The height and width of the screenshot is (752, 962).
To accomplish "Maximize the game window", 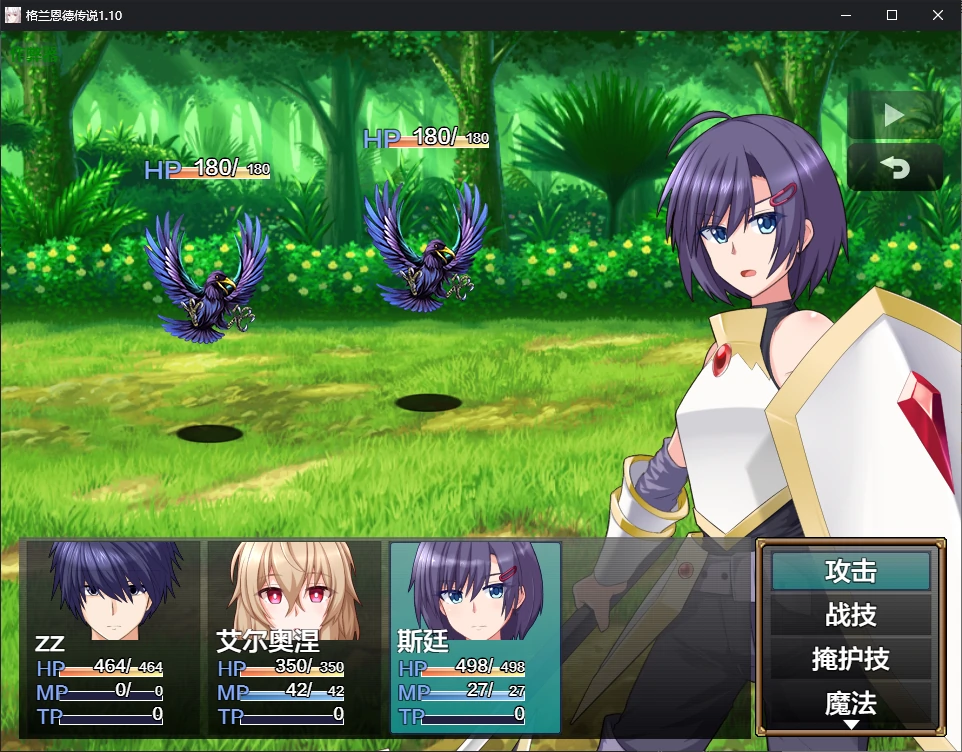I will point(892,15).
